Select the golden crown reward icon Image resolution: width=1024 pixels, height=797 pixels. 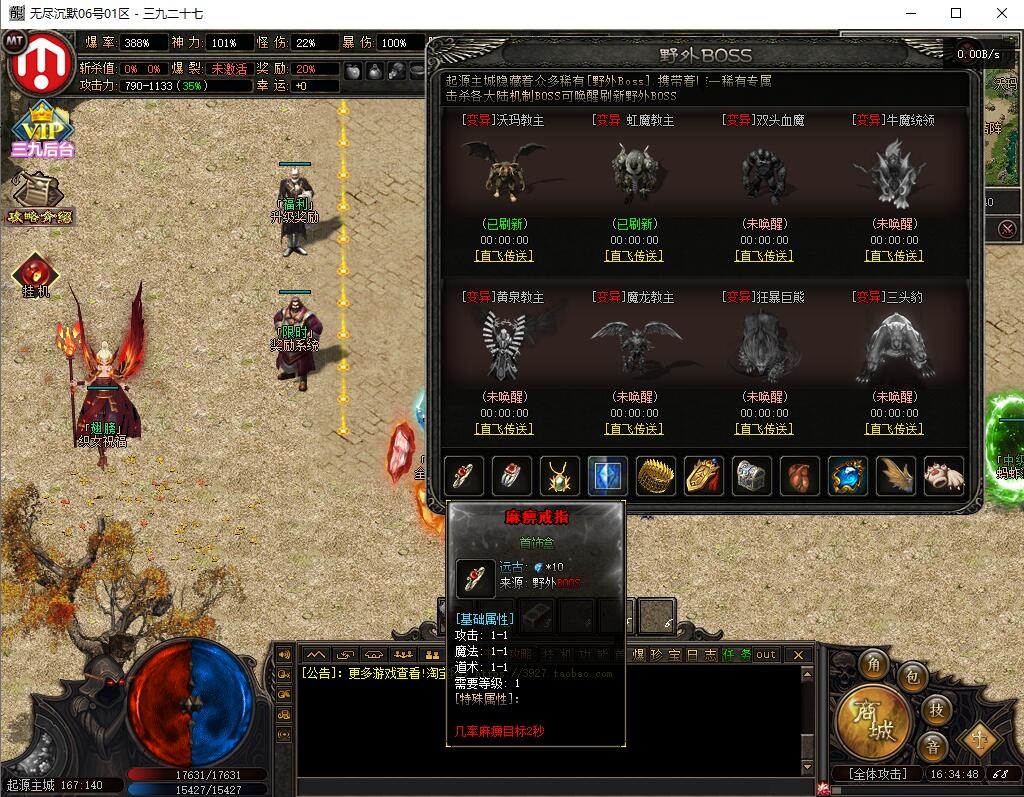coord(656,476)
